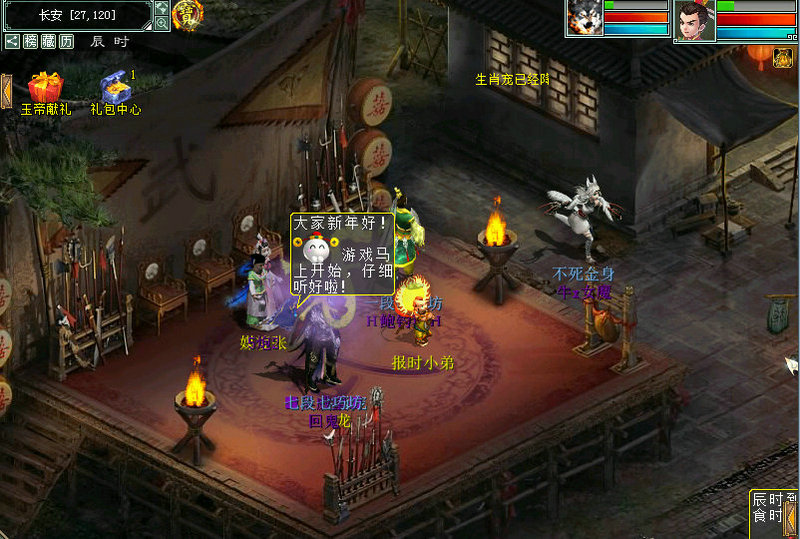The width and height of the screenshot is (800, 539).
Task: Click the share icon button
Action: [x=12, y=41]
